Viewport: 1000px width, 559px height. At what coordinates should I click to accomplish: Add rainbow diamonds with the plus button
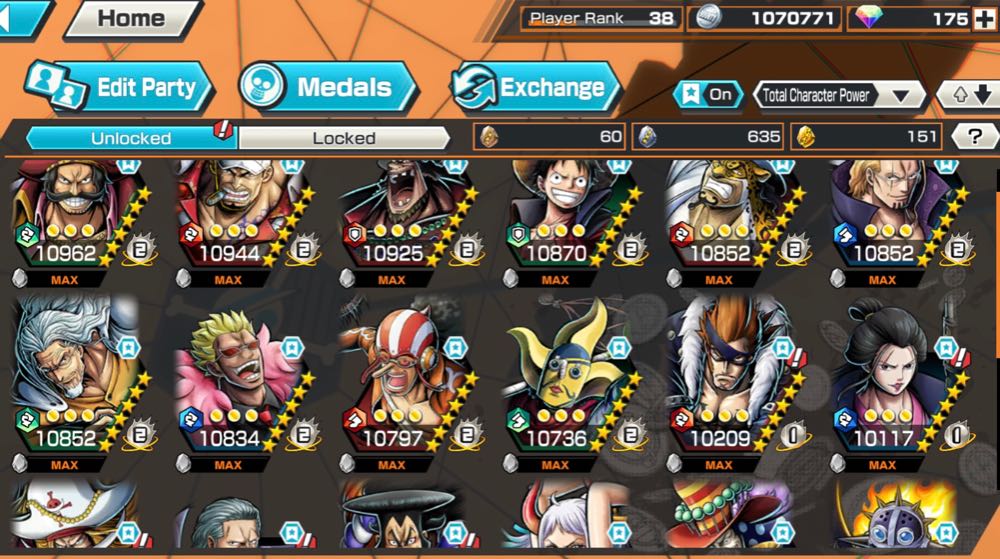click(x=984, y=18)
